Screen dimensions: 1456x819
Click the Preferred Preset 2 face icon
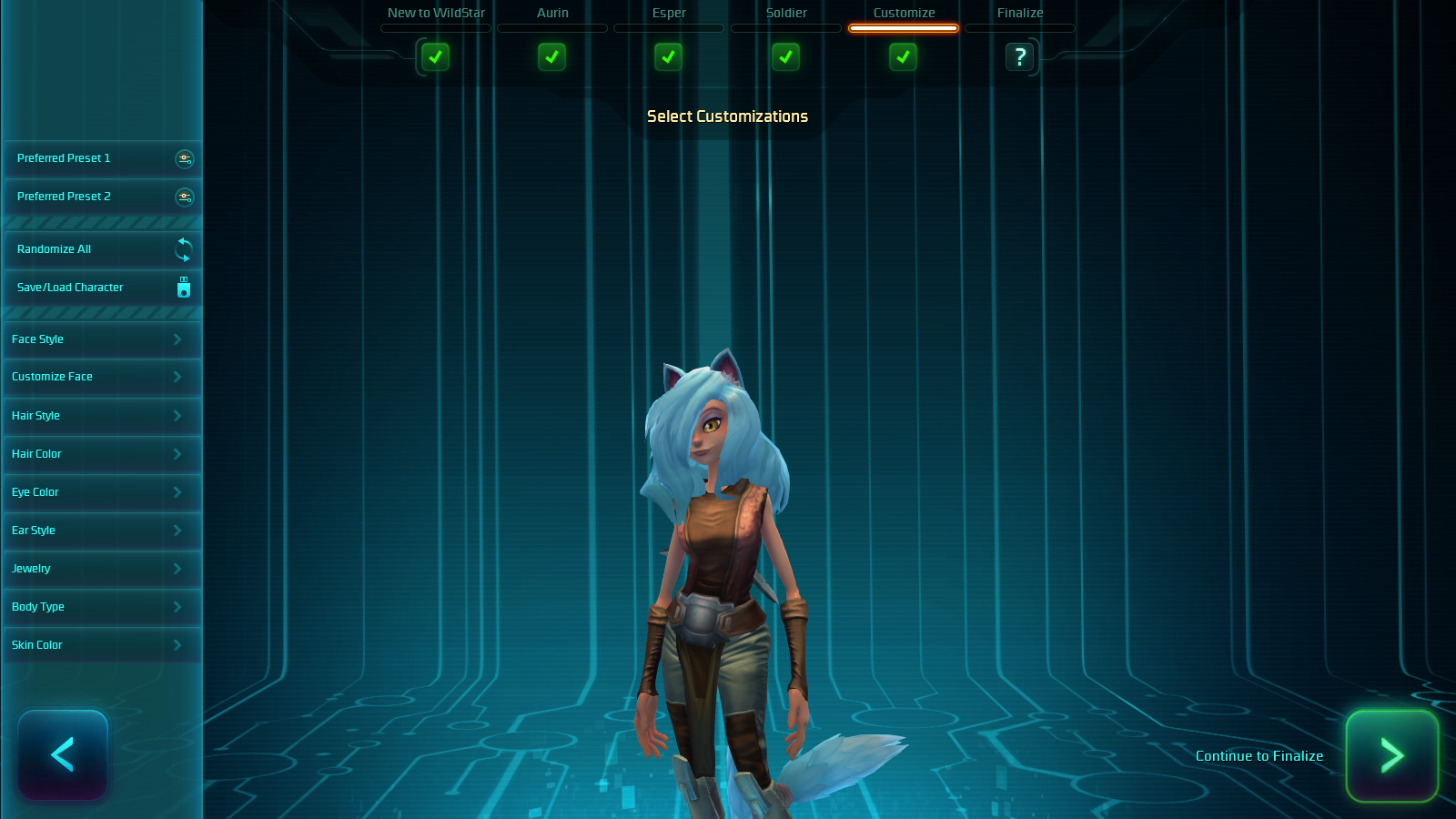pos(185,197)
